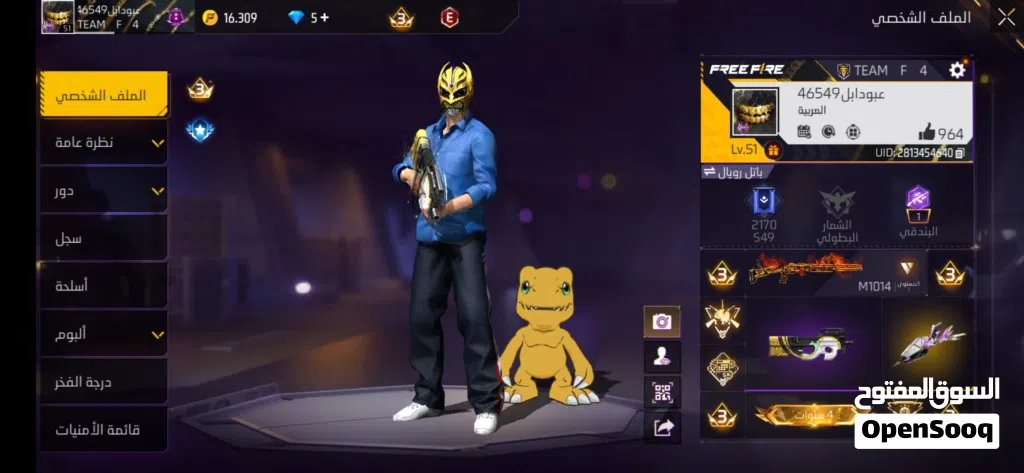Image resolution: width=1024 pixels, height=473 pixels.
Task: Open the الملف الشخصي tab
Action: tap(102, 95)
